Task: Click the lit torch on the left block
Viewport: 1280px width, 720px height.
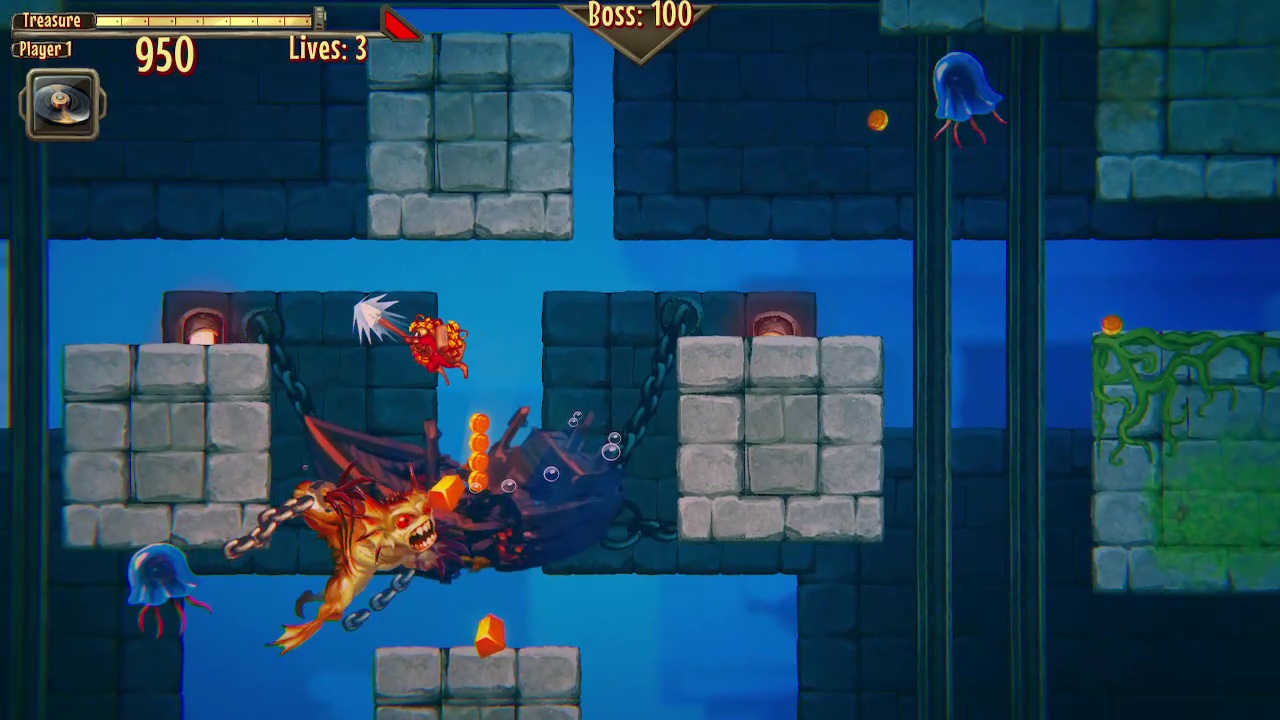Action: point(203,325)
